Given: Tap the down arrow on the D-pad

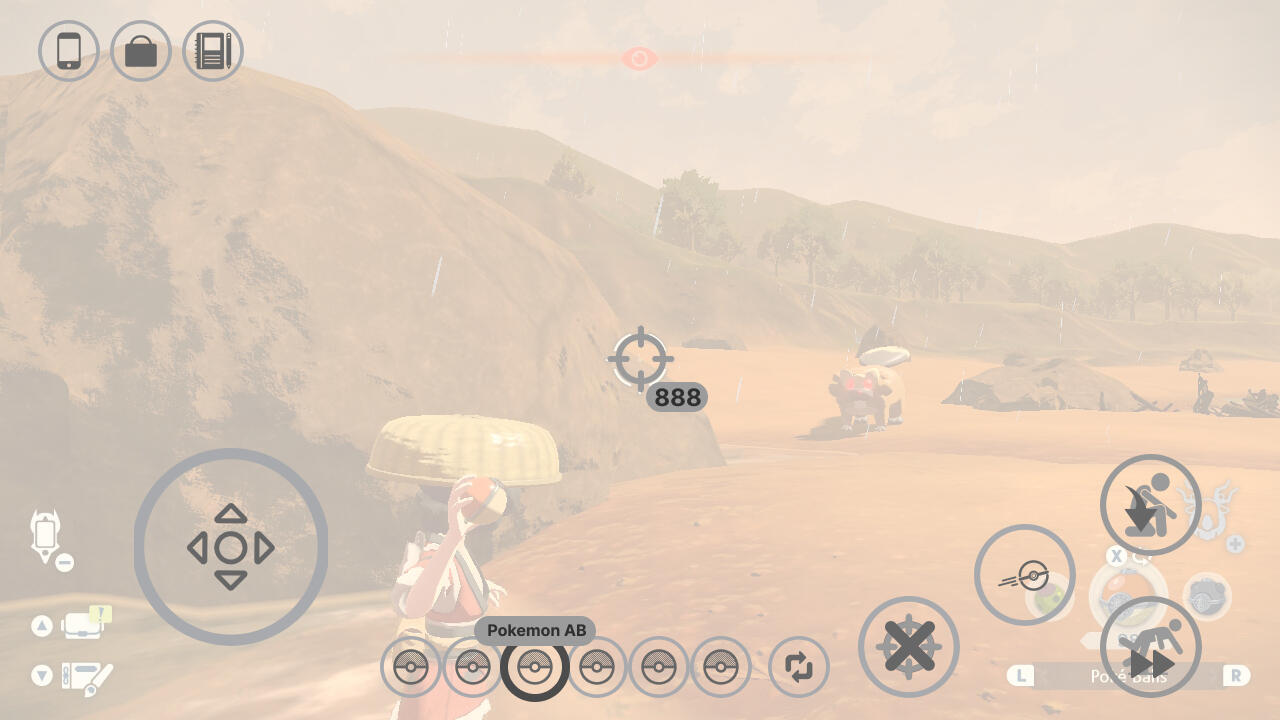Looking at the screenshot, I should (x=231, y=581).
